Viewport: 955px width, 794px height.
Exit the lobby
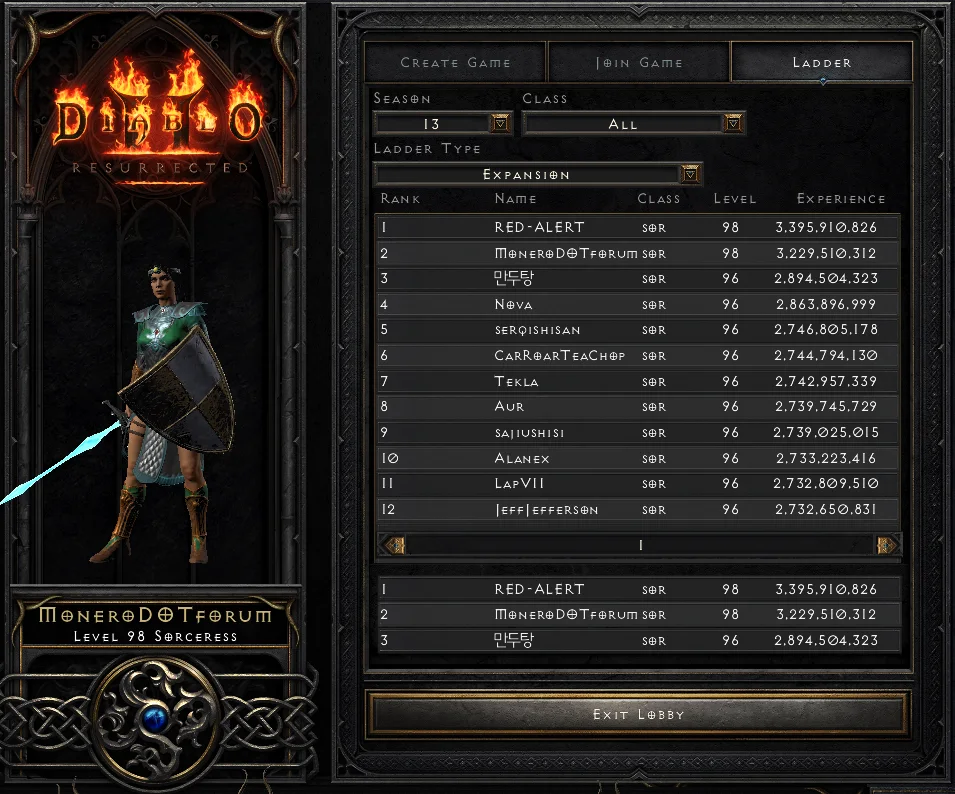click(638, 714)
